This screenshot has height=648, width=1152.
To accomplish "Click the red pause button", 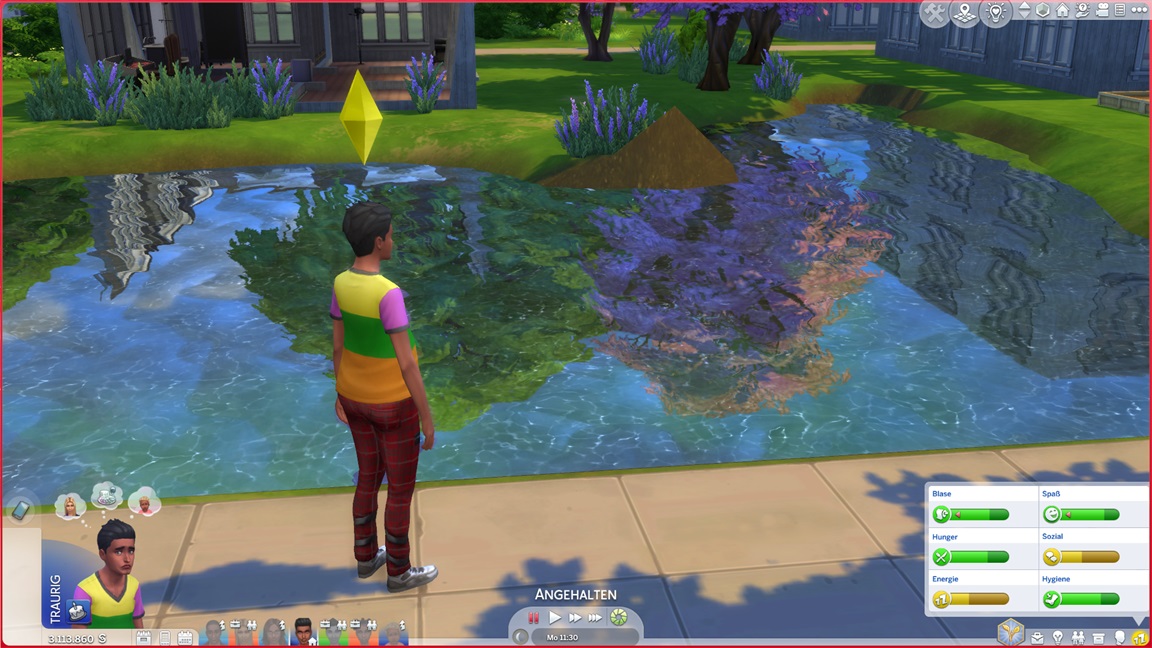I will pyautogui.click(x=534, y=618).
